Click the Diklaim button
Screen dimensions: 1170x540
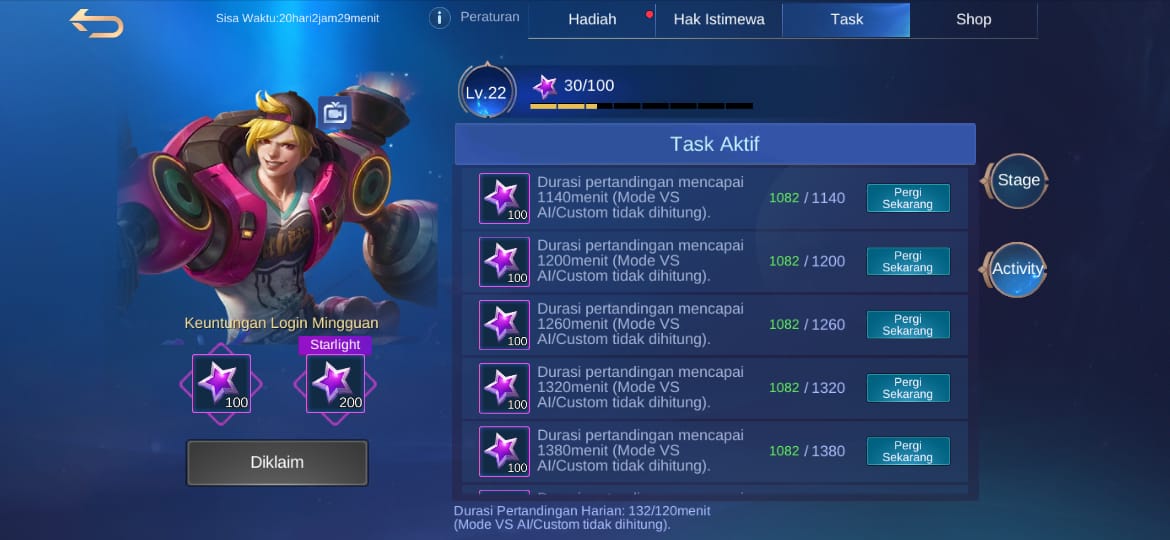click(277, 463)
